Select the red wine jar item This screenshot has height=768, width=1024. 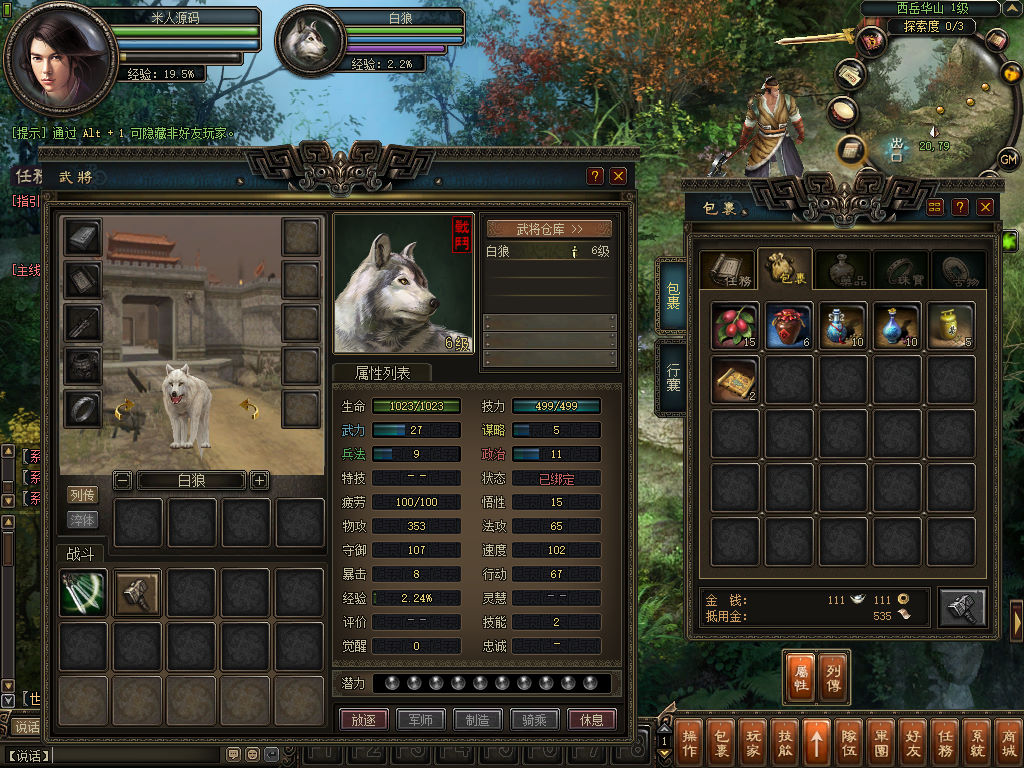click(x=790, y=326)
